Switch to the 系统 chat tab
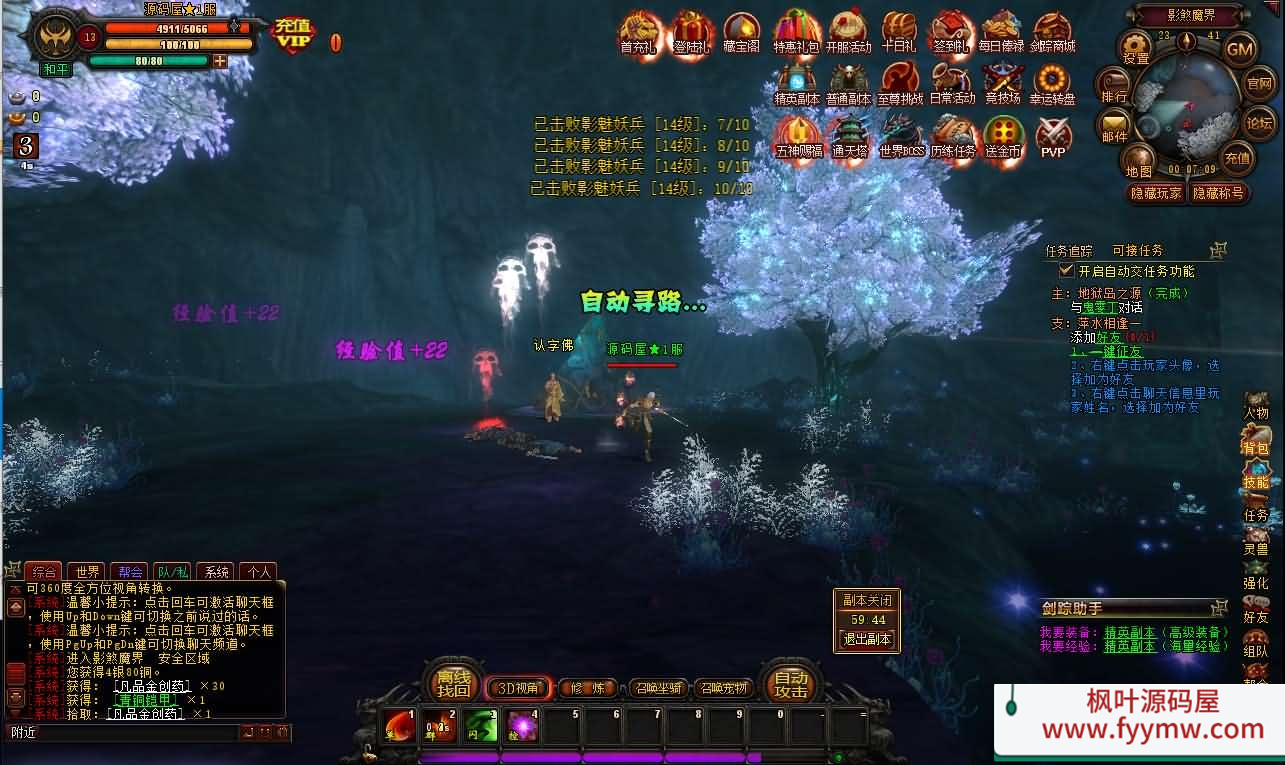 [x=217, y=572]
